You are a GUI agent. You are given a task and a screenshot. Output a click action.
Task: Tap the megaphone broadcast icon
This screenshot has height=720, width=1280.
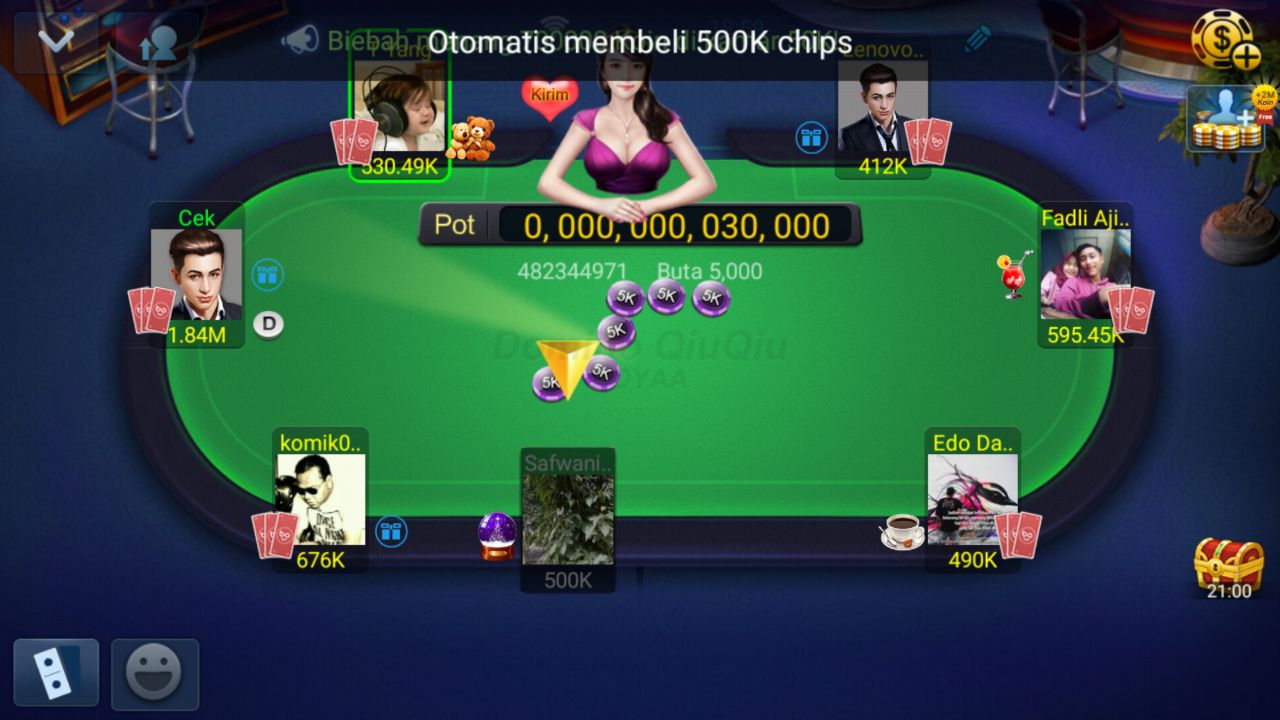pyautogui.click(x=299, y=39)
